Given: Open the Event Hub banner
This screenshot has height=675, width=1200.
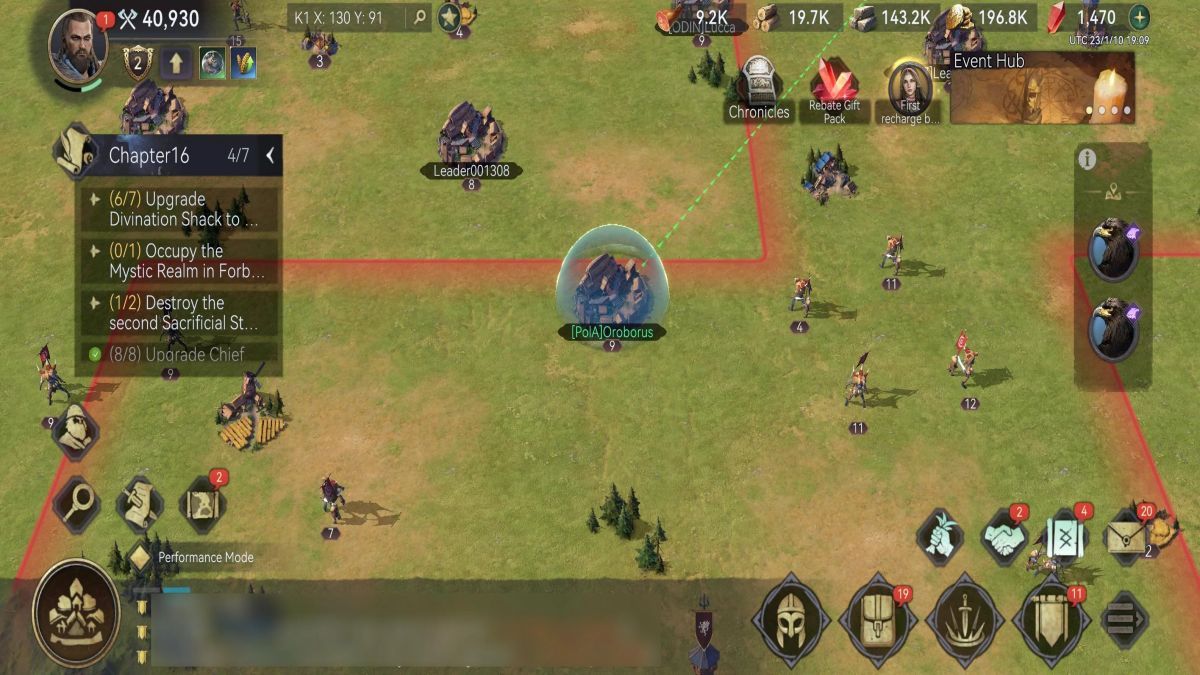Looking at the screenshot, I should [x=1042, y=88].
